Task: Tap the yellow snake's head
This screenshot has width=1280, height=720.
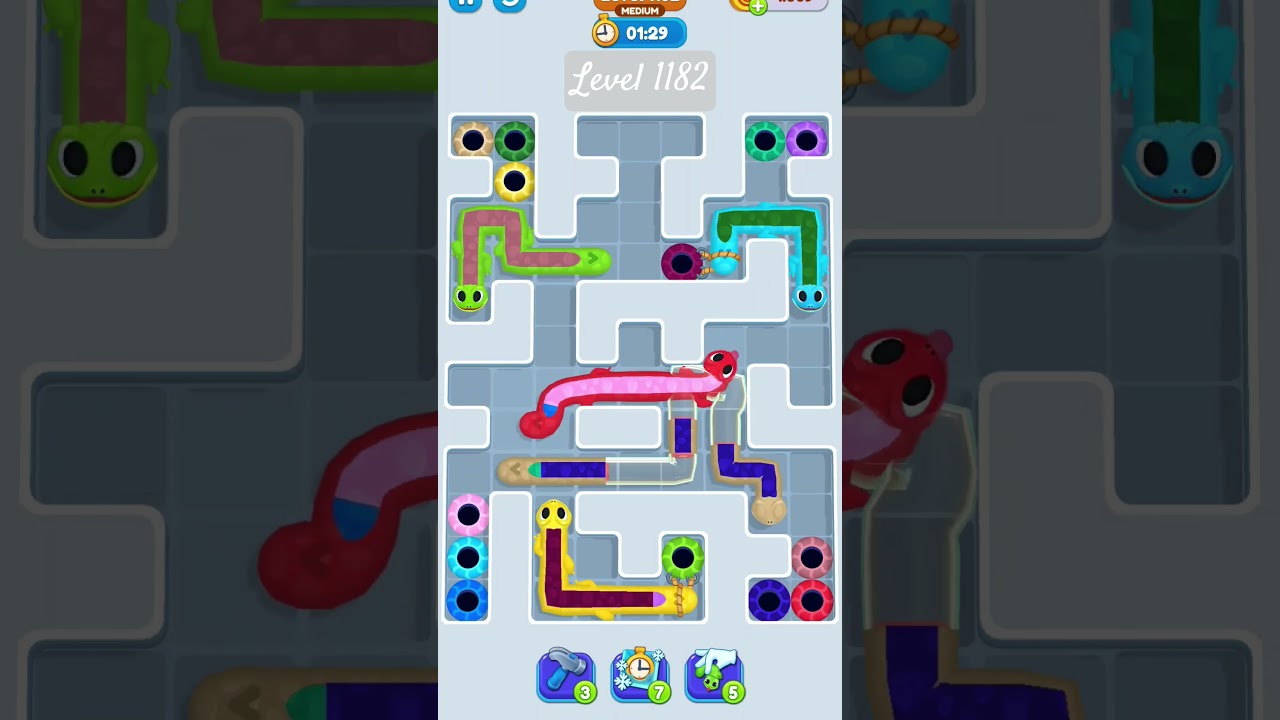Action: click(x=553, y=515)
